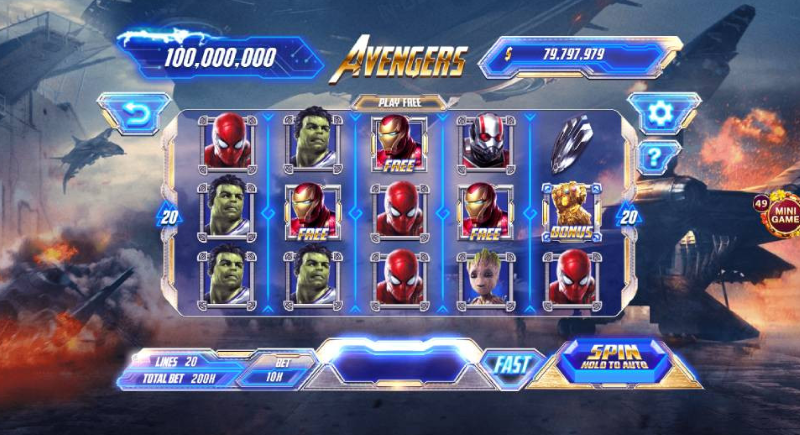
Task: Go back using the return arrow button
Action: [x=134, y=115]
